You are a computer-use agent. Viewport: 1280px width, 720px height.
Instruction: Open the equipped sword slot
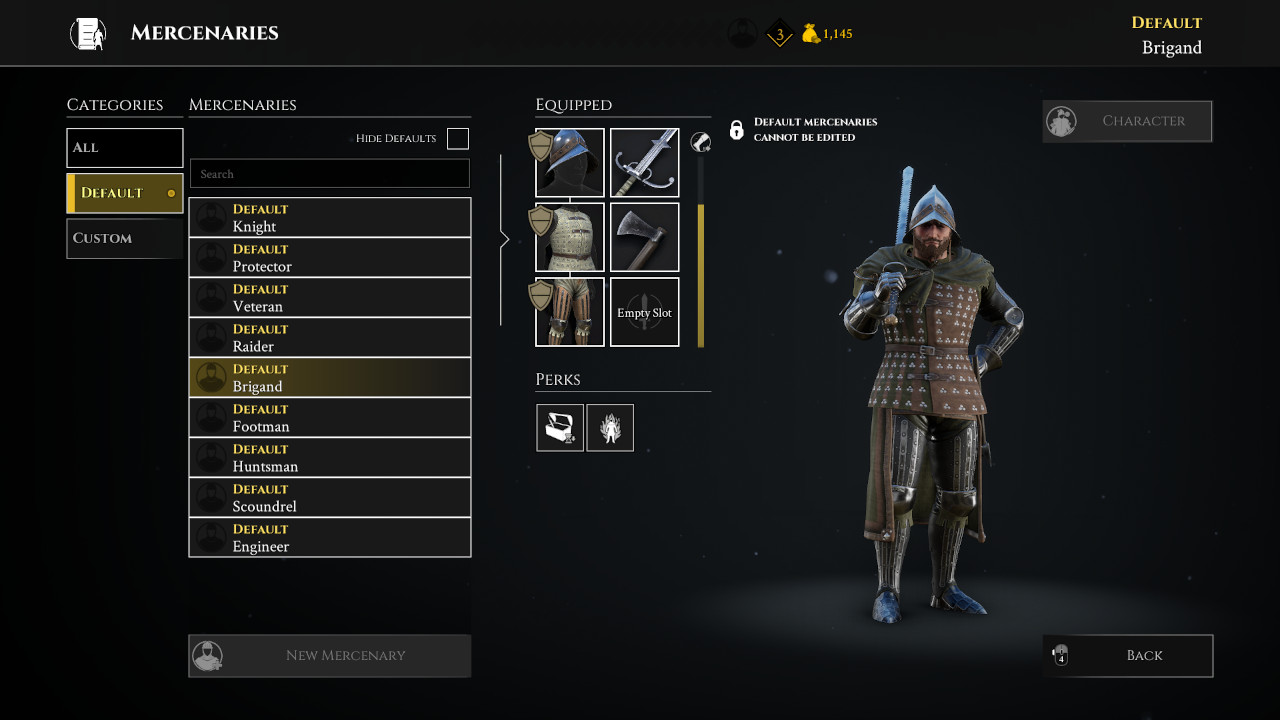(x=644, y=161)
